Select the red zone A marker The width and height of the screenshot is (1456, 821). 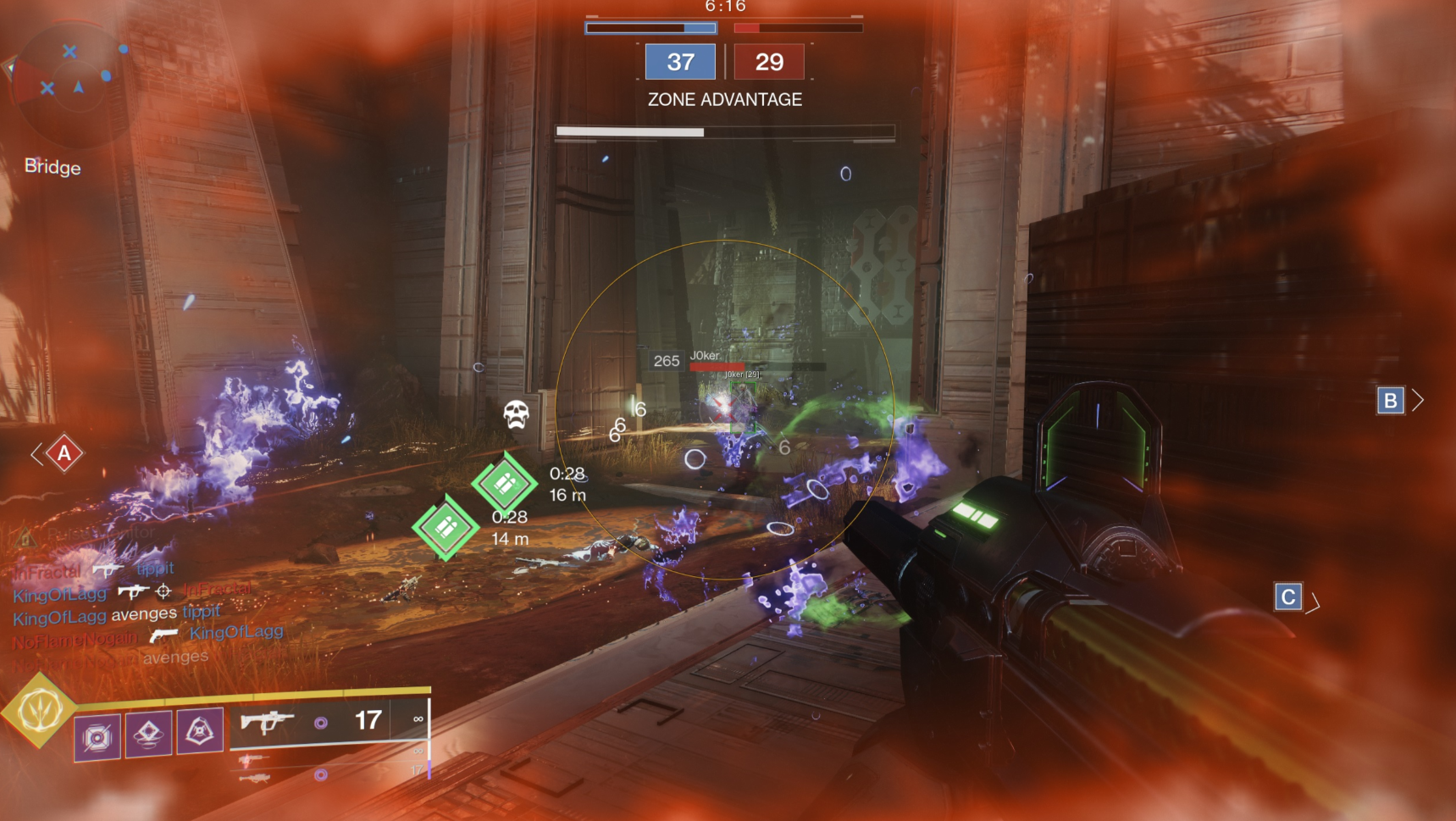[64, 454]
